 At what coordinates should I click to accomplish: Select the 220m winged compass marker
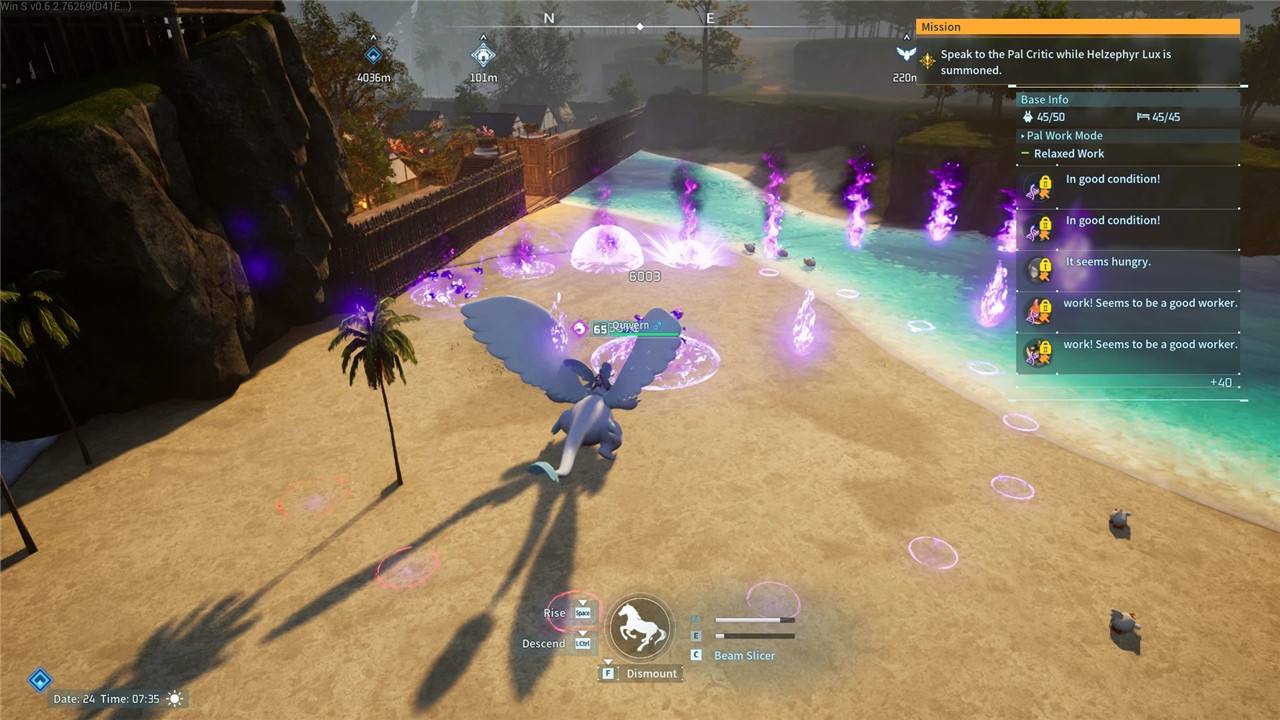point(906,55)
